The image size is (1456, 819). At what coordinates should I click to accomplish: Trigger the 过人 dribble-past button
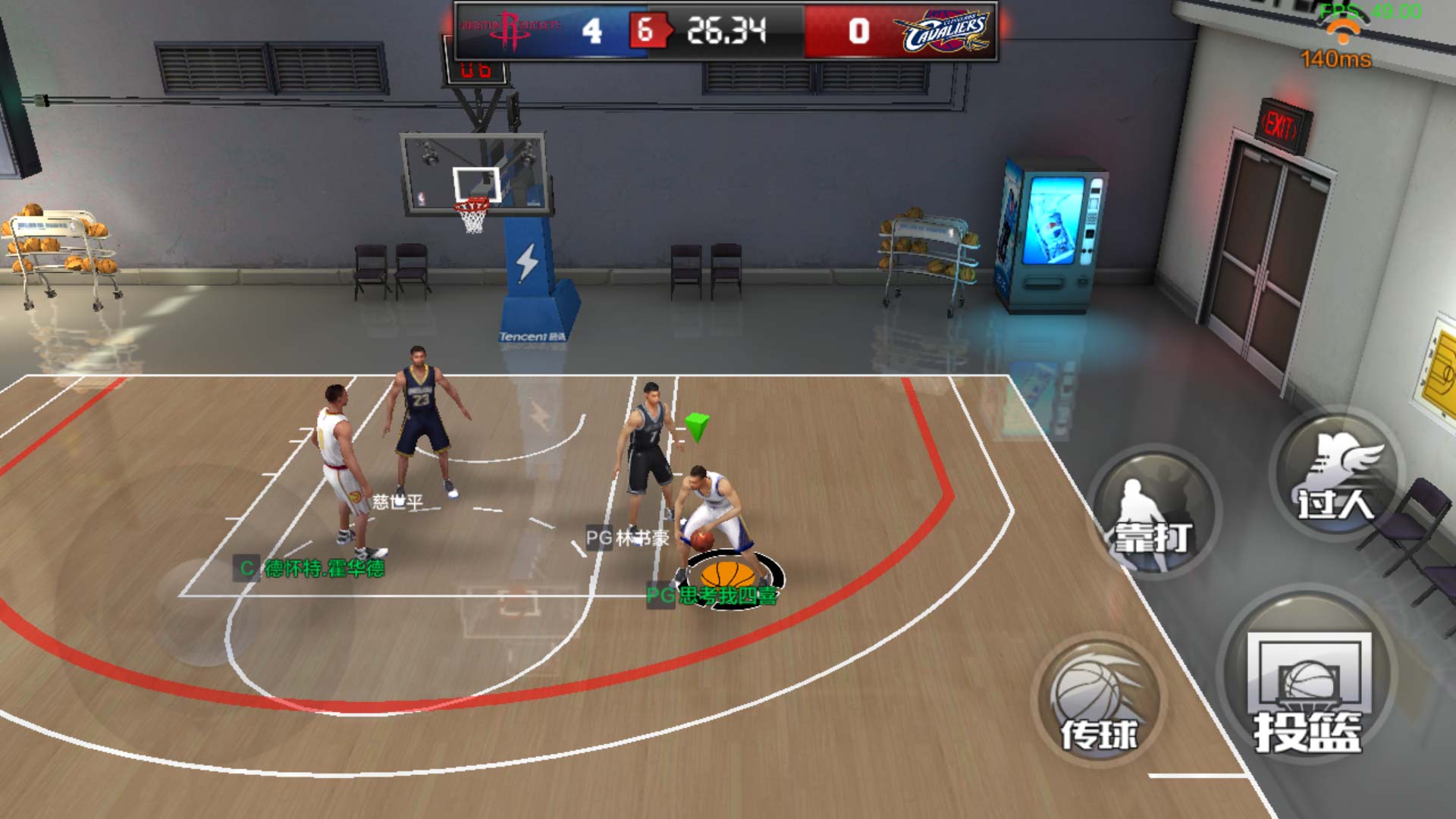1336,475
